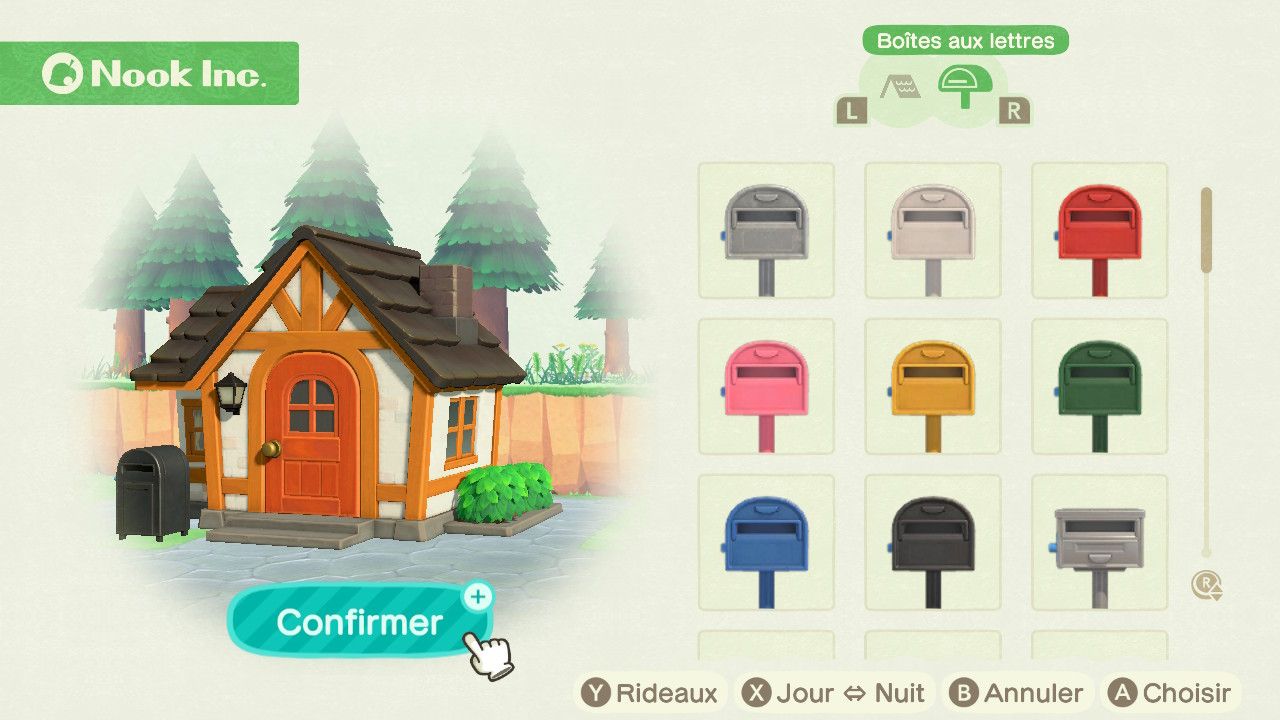
Task: Choose the black mailbox tile
Action: [932, 543]
